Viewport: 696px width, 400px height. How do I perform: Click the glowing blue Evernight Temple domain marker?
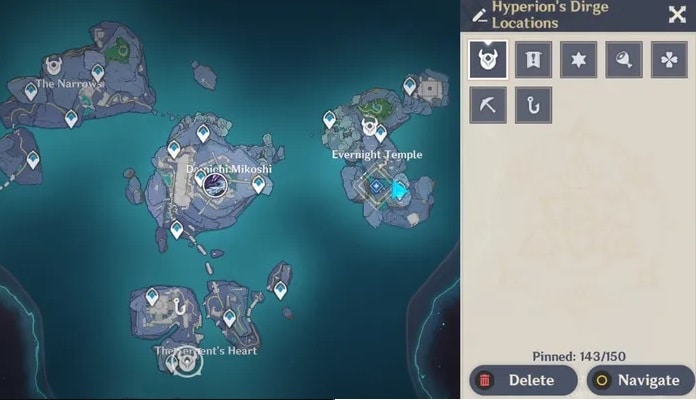tap(400, 188)
